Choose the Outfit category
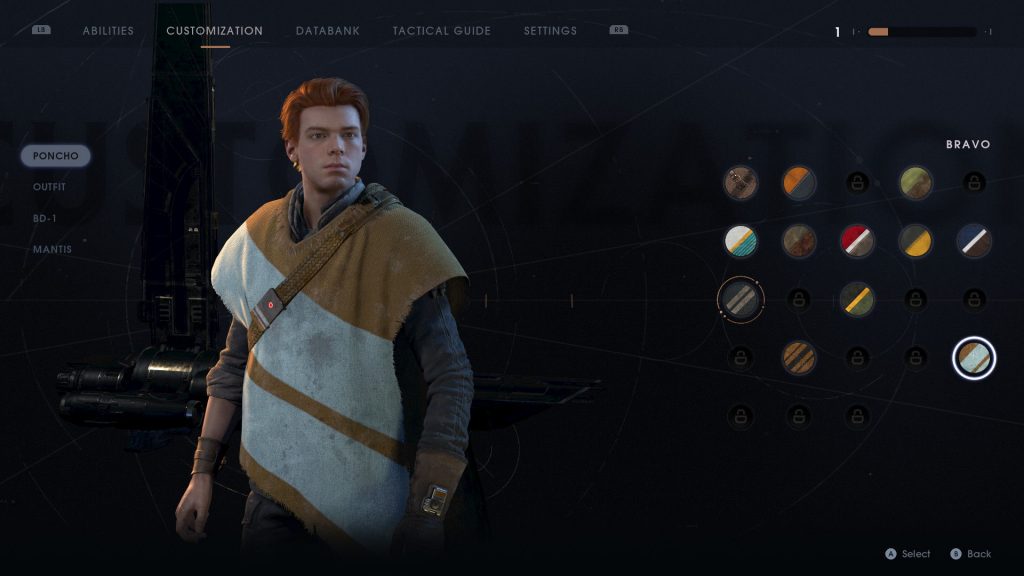Screen dimensions: 1024x576 point(50,186)
